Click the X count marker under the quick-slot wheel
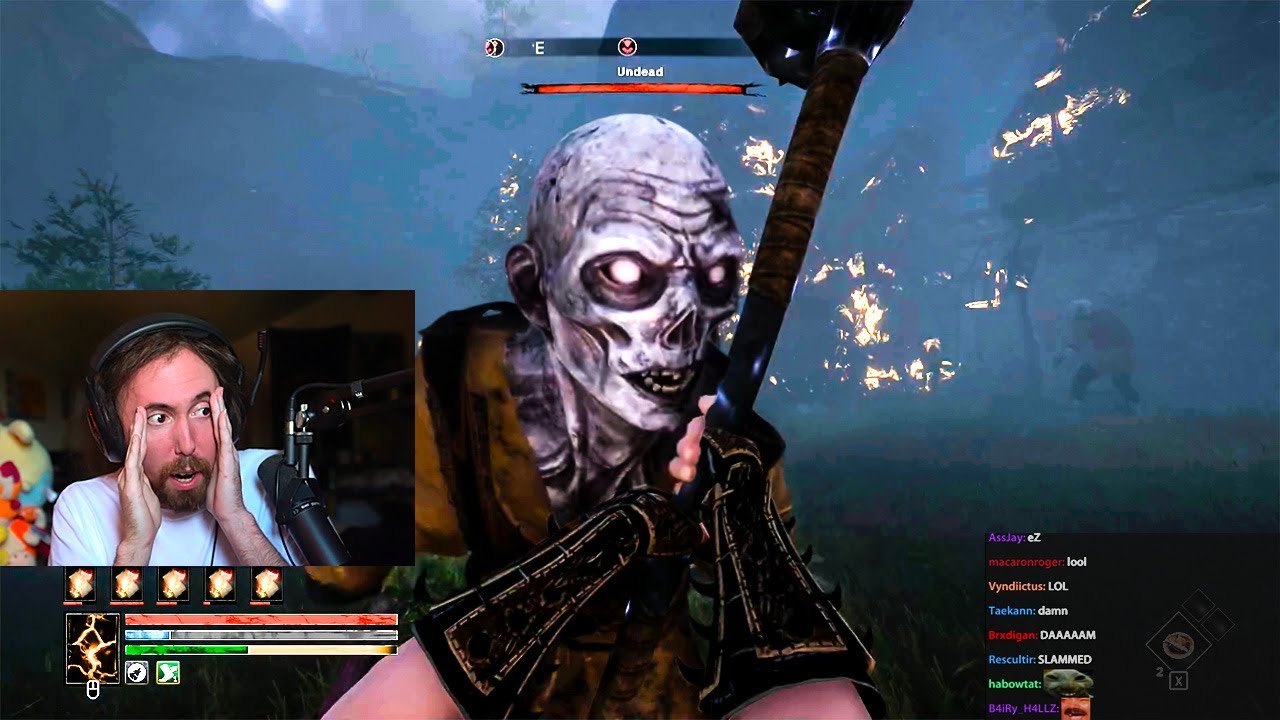Viewport: 1280px width, 720px height. [1178, 681]
